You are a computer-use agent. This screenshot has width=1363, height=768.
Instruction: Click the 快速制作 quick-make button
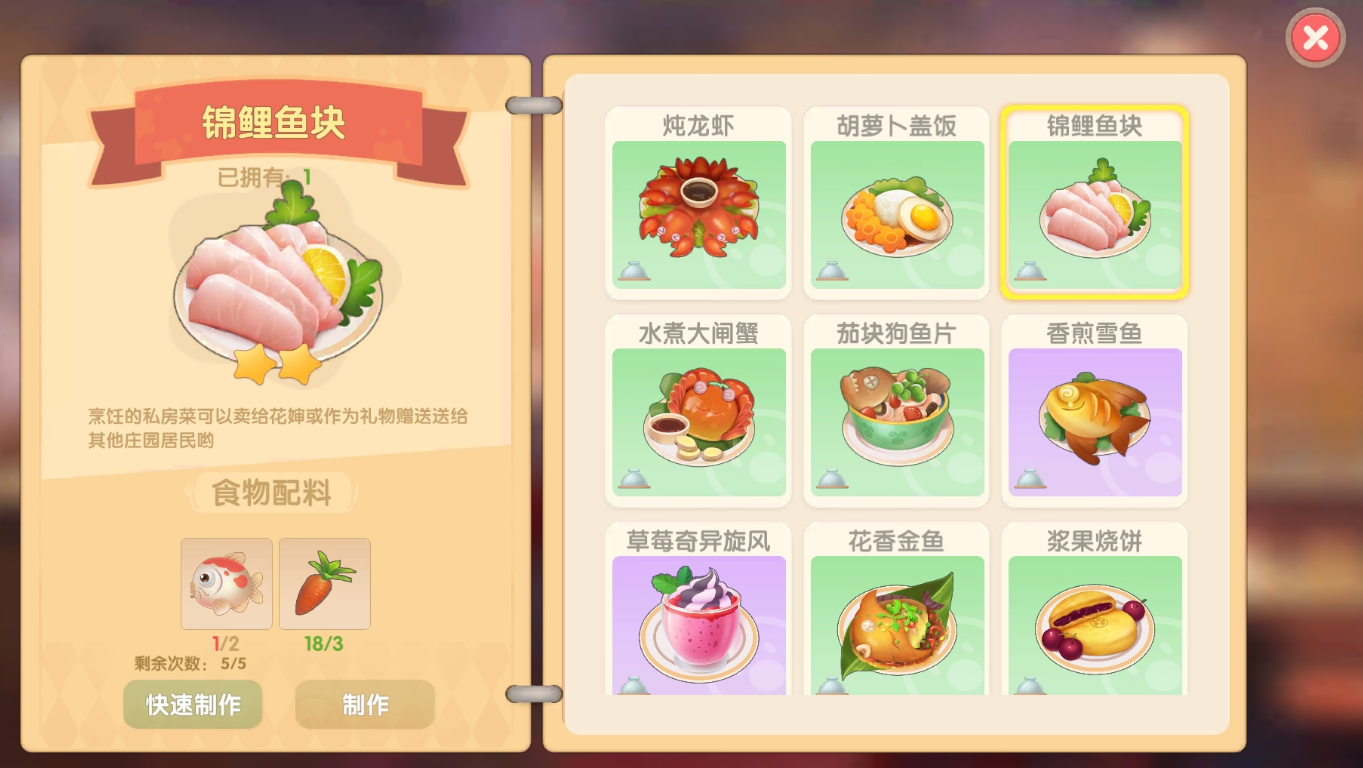pos(193,705)
